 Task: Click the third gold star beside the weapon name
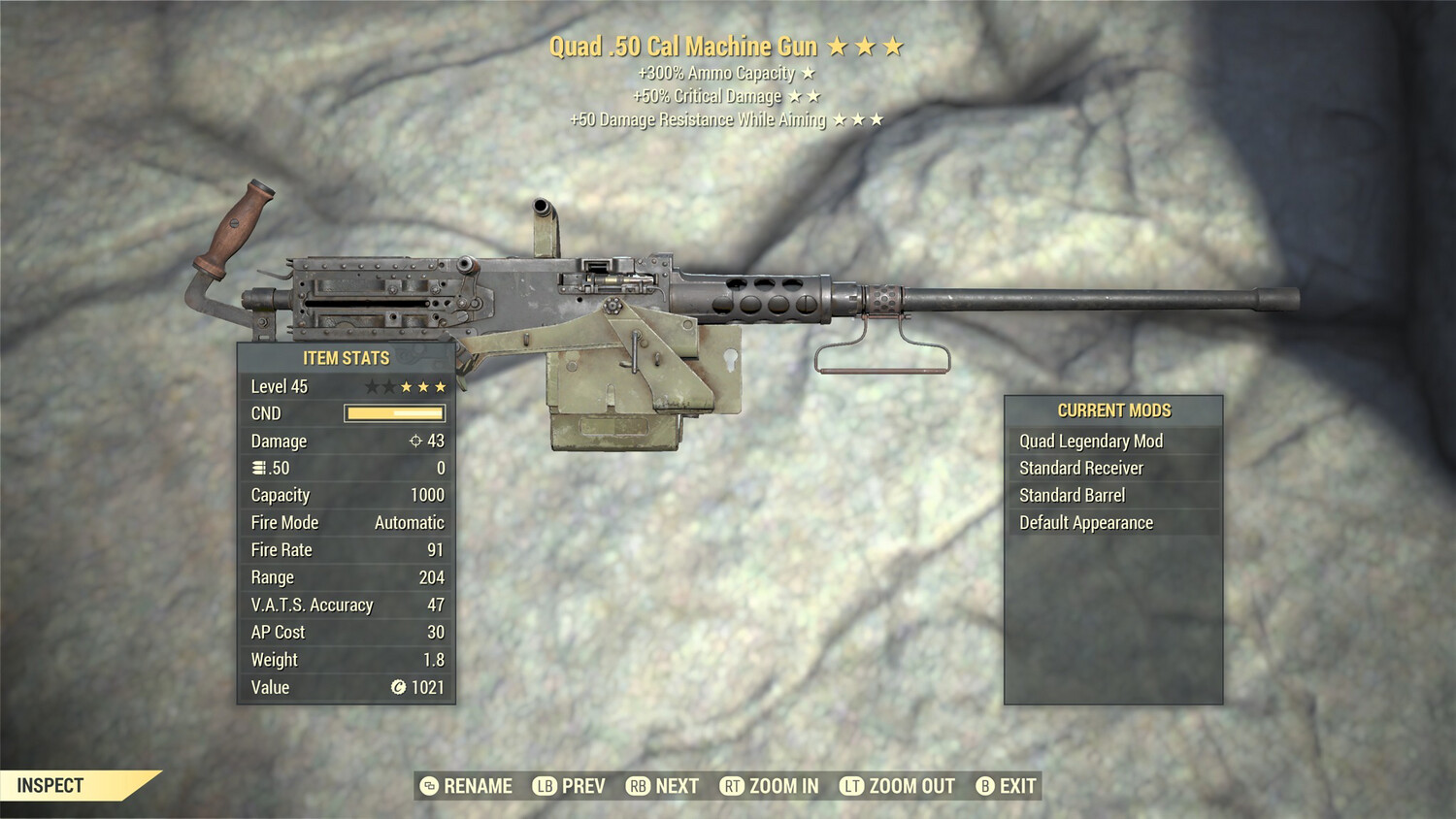click(x=894, y=45)
